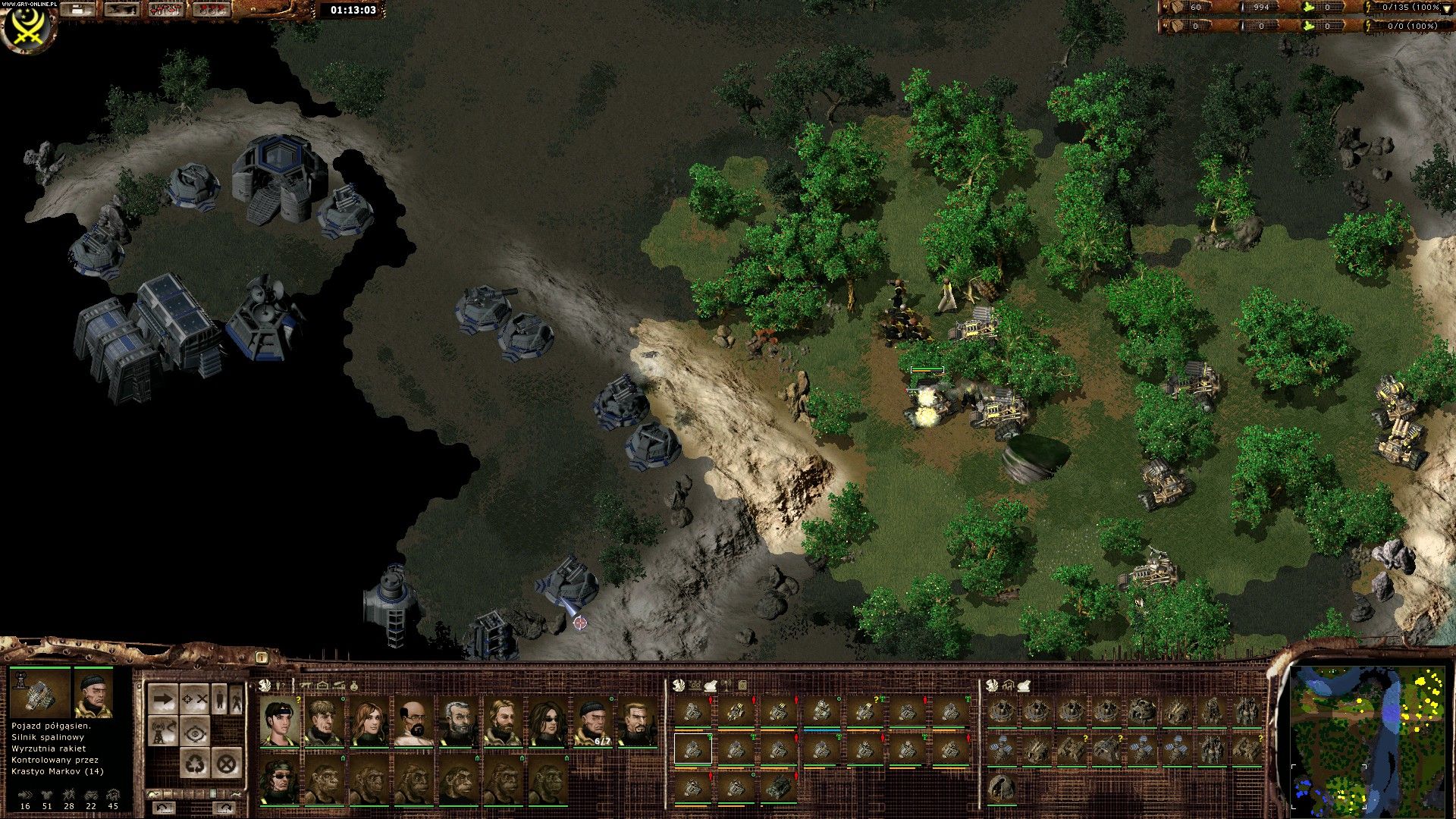Select the selected vehicle's thumbnail in info panel
The image size is (1456, 819).
[39, 694]
